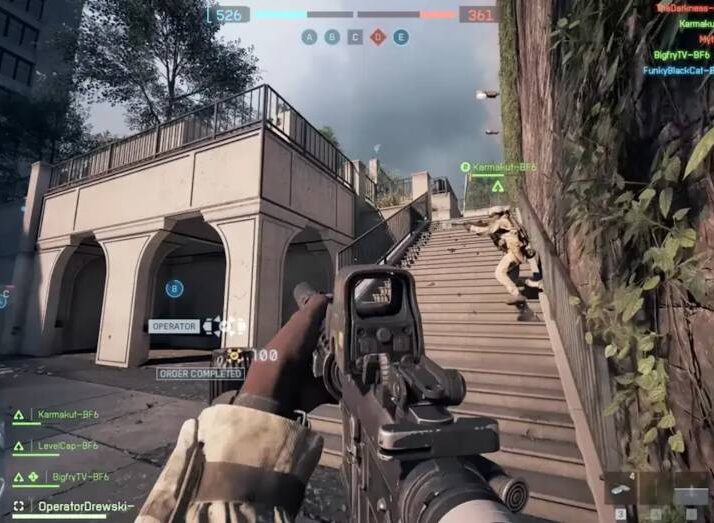714x523 pixels.
Task: Select the square objective C icon
Action: 355,37
